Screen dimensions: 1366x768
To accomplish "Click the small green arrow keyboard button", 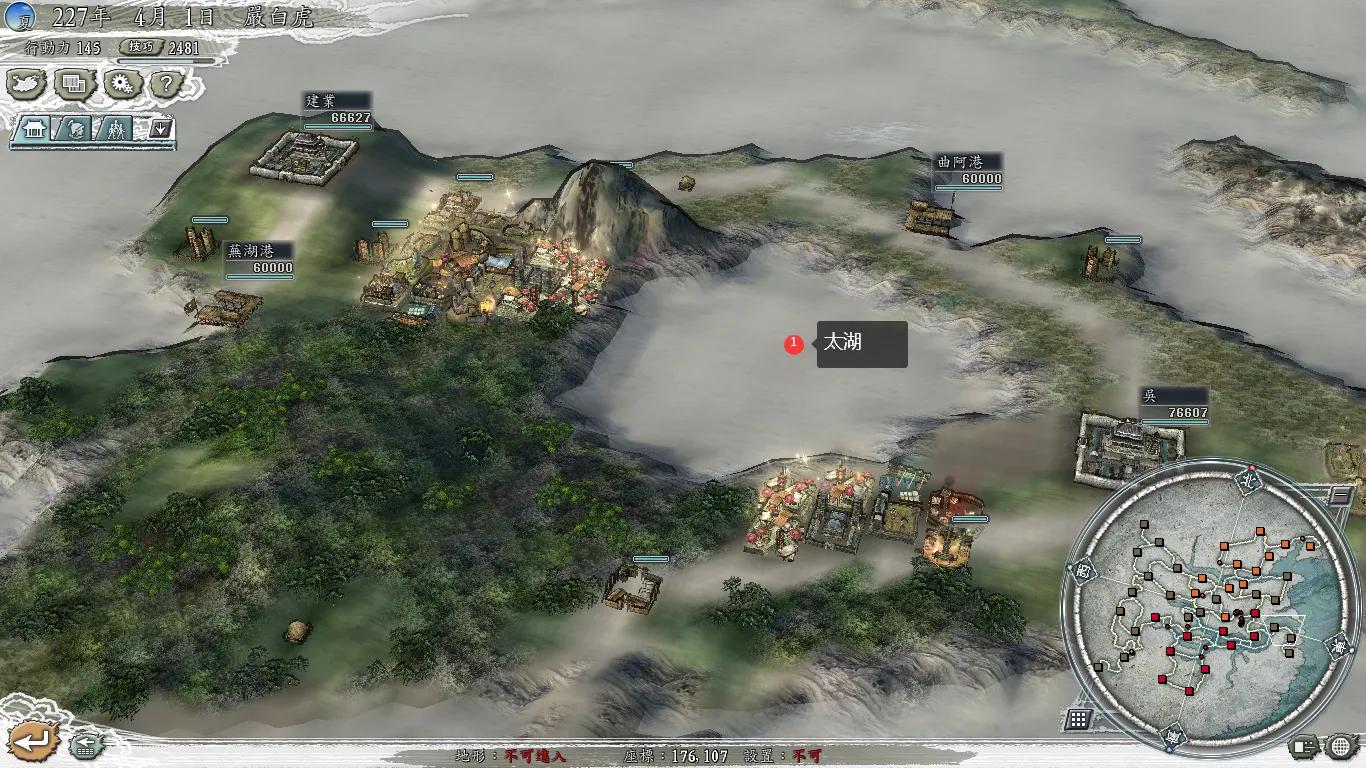I will [x=86, y=746].
